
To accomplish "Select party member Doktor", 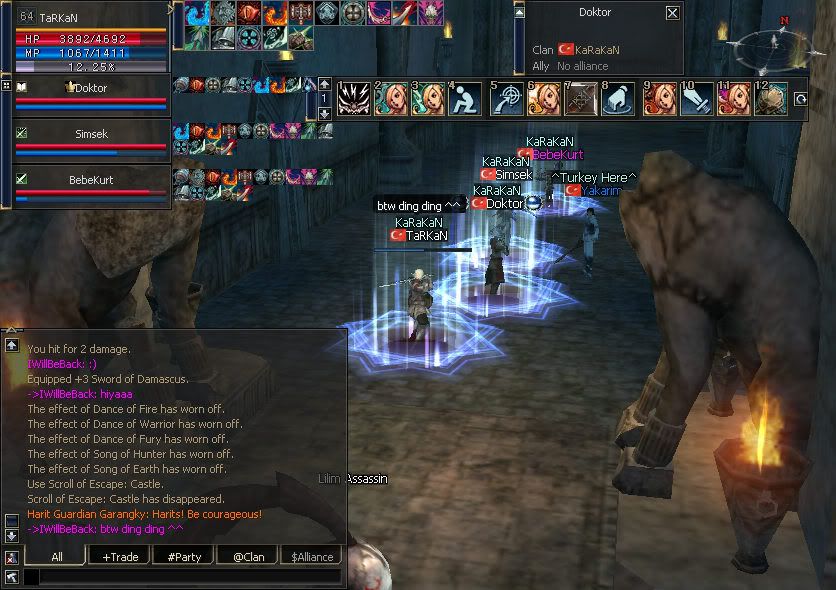I will click(x=90, y=88).
